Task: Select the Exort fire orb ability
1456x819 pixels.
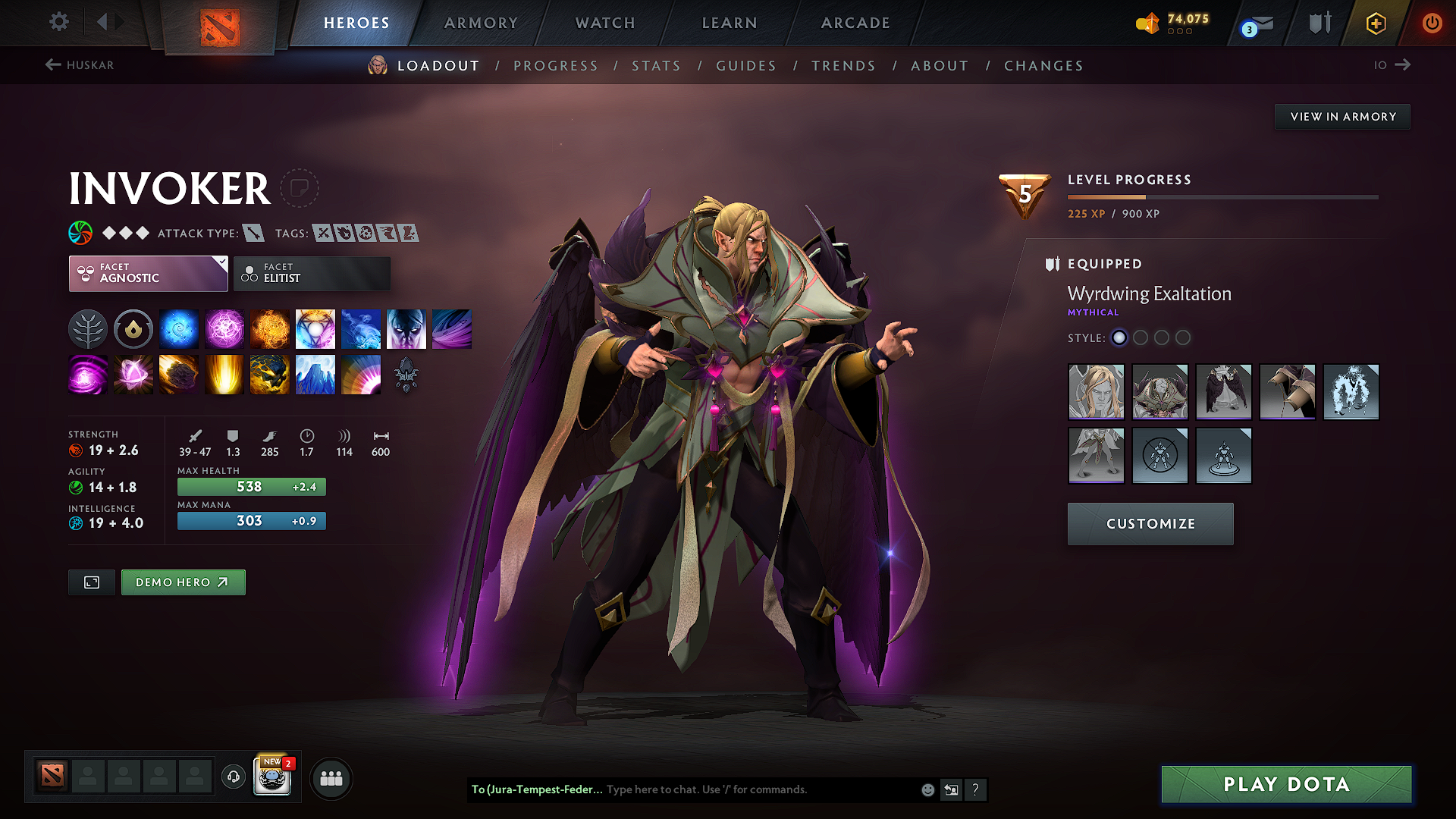Action: [270, 328]
